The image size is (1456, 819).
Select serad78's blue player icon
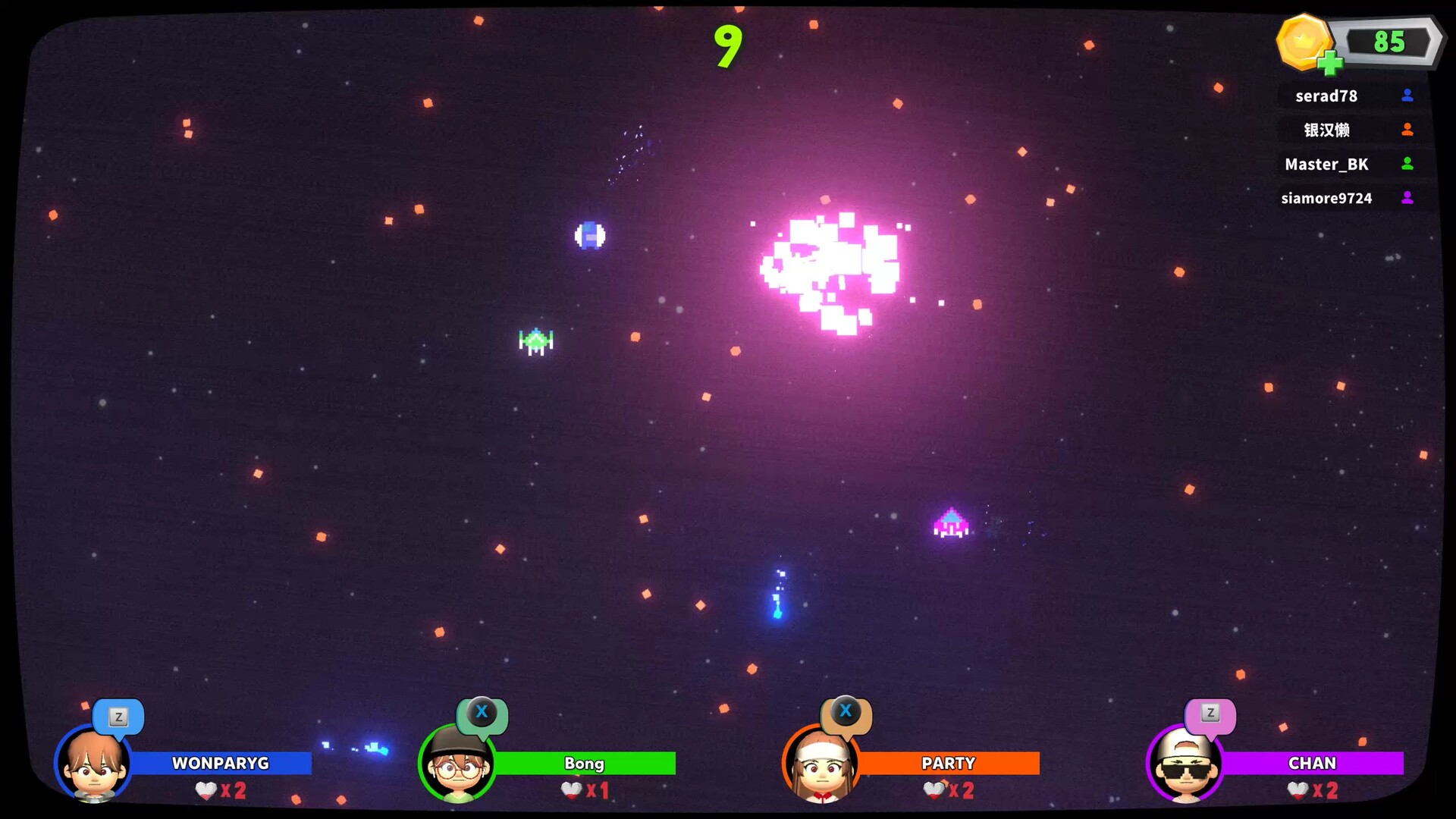tap(1407, 96)
